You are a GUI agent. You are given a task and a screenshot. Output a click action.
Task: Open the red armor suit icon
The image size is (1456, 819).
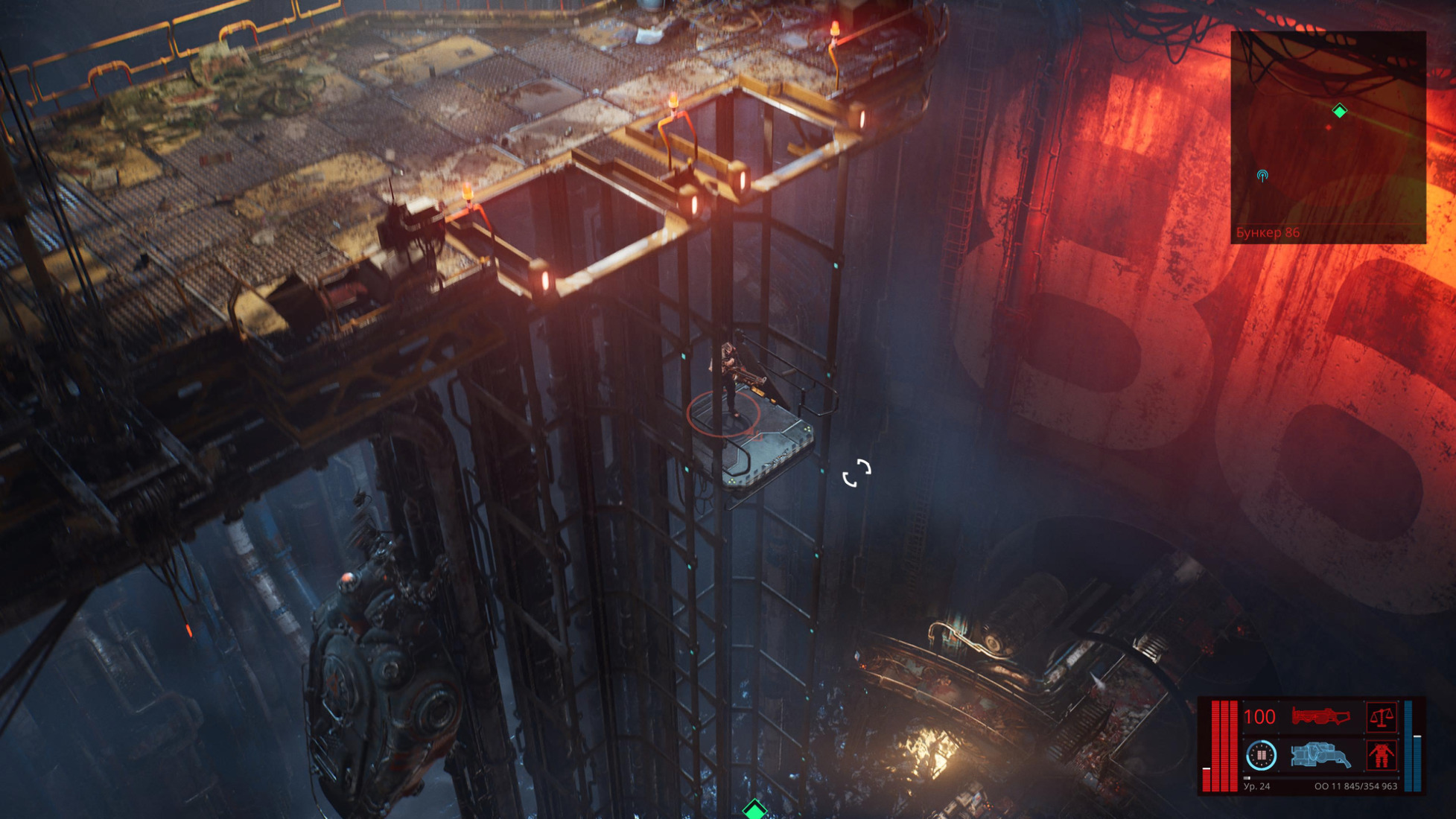(x=1382, y=756)
